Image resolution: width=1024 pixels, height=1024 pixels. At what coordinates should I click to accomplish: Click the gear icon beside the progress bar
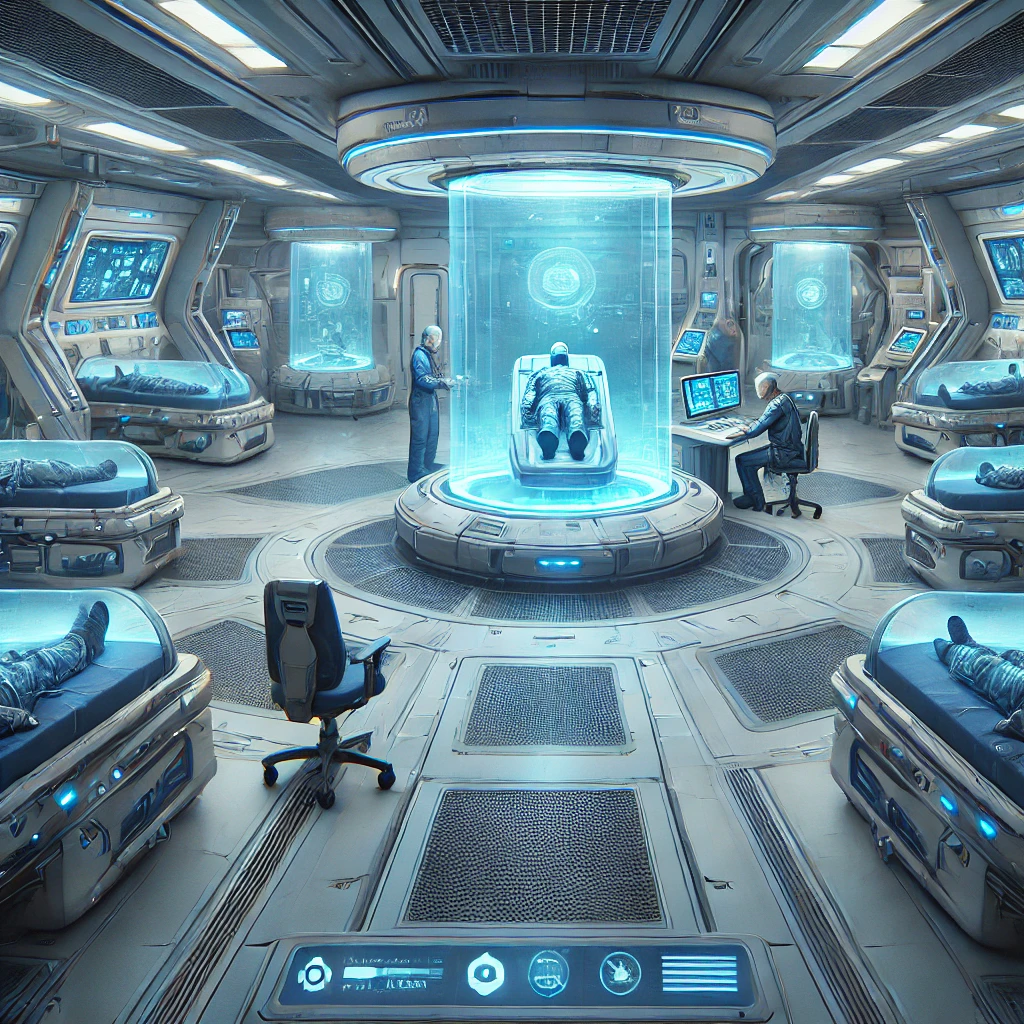314,973
